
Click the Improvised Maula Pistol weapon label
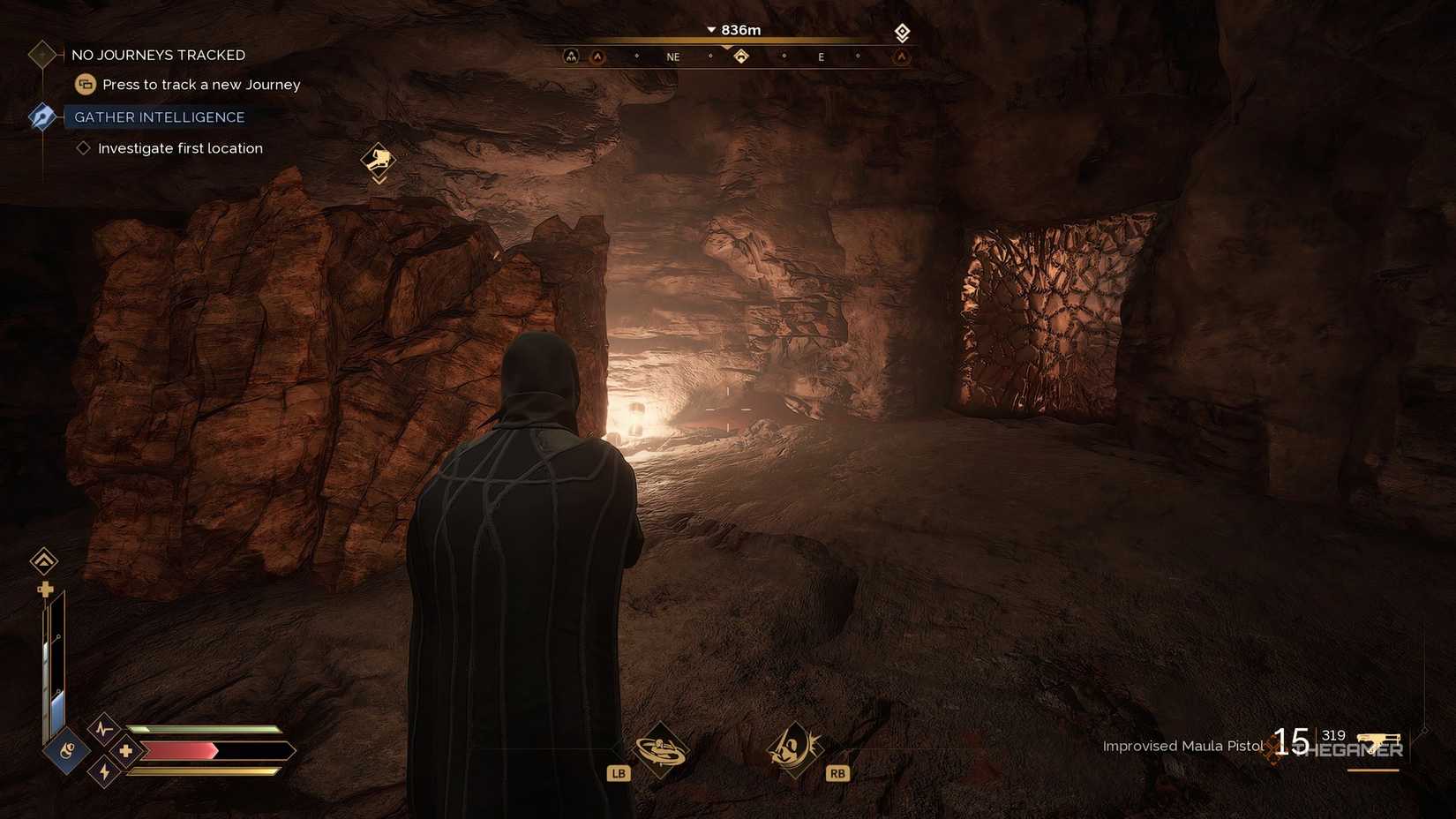click(1182, 746)
